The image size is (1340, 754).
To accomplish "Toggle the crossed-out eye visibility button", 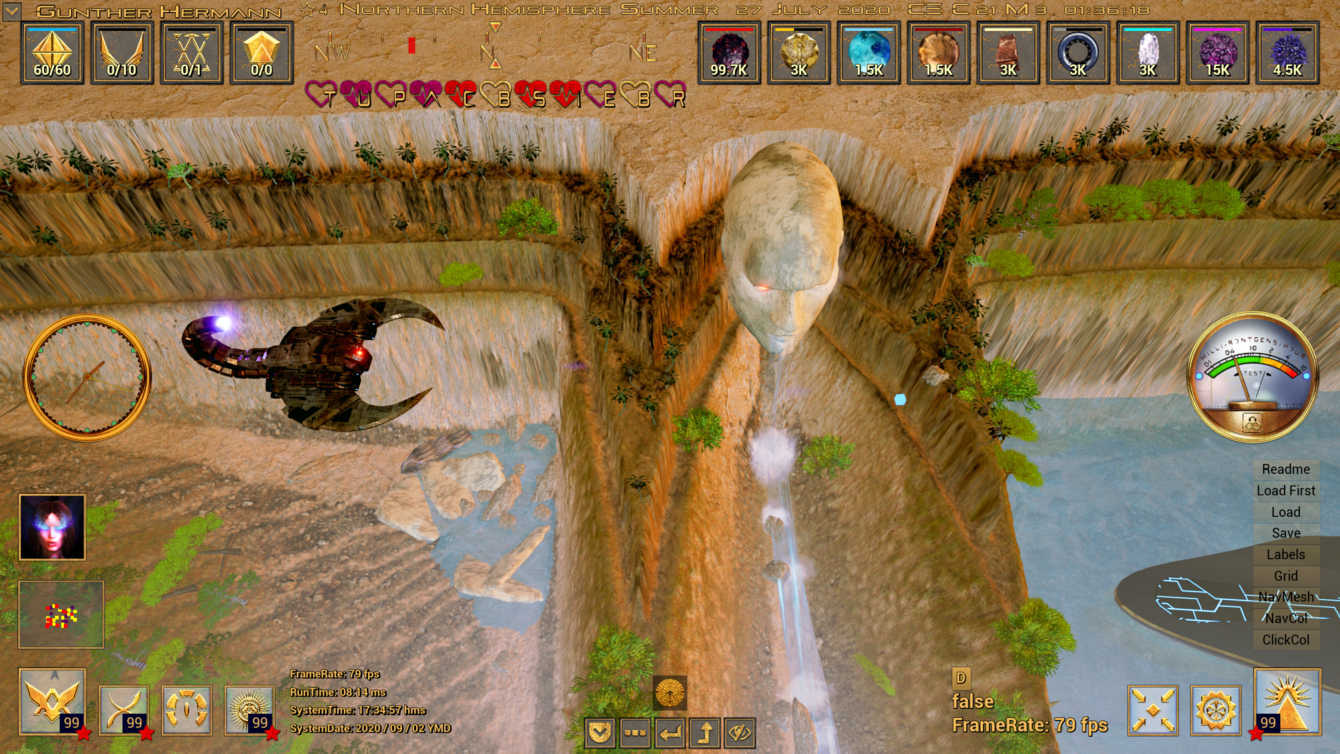I will (740, 733).
